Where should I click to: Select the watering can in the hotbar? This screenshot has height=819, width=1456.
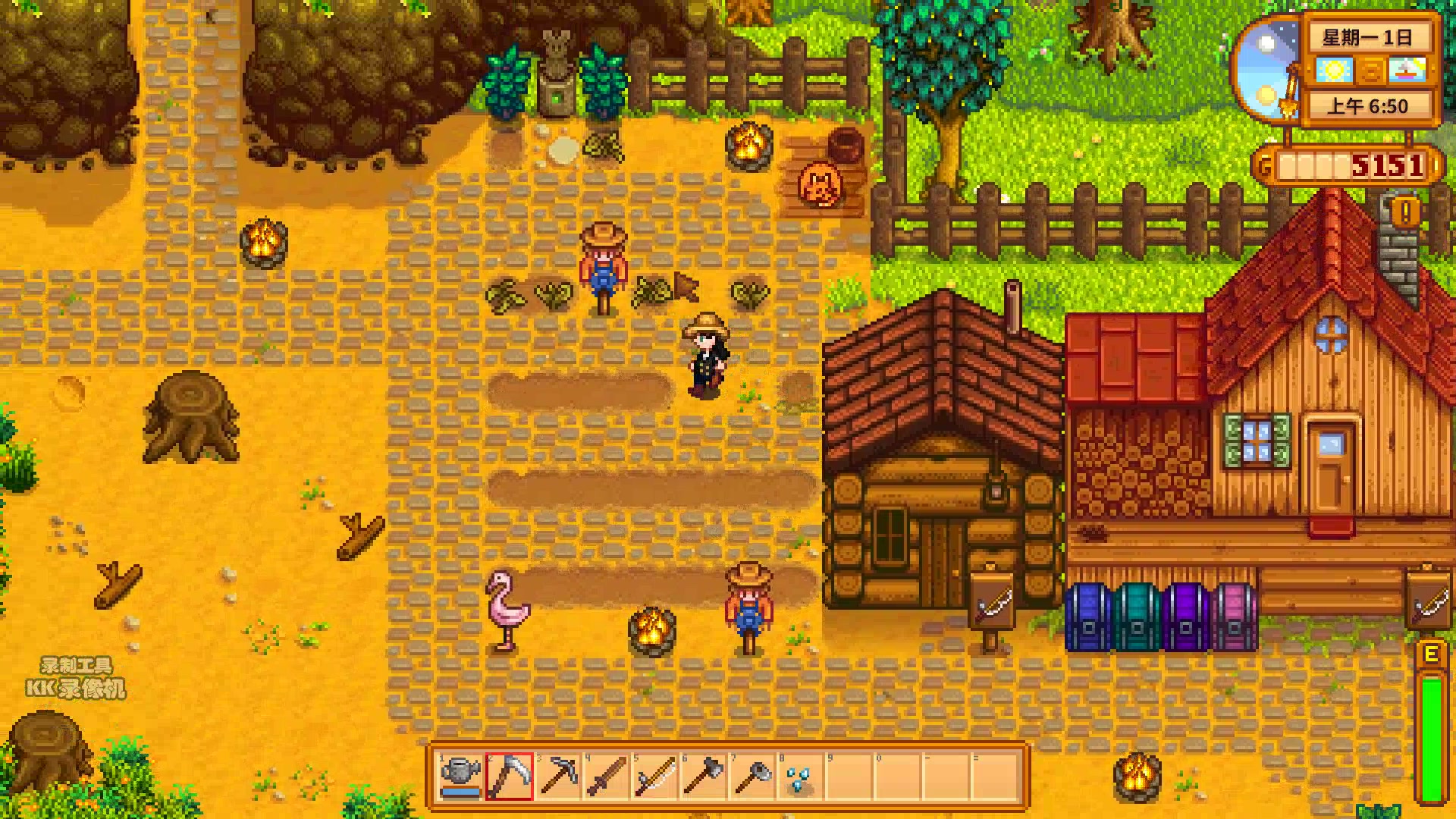point(460,777)
